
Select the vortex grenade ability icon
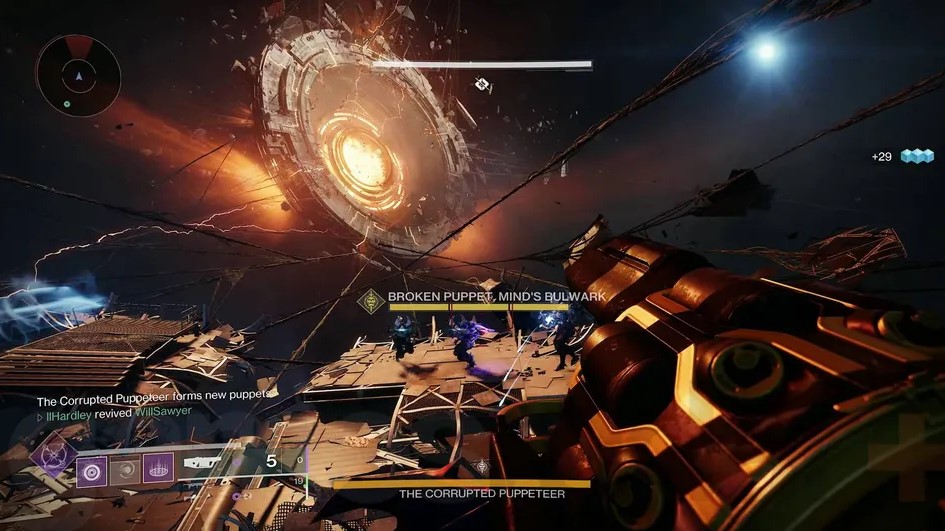click(x=92, y=468)
